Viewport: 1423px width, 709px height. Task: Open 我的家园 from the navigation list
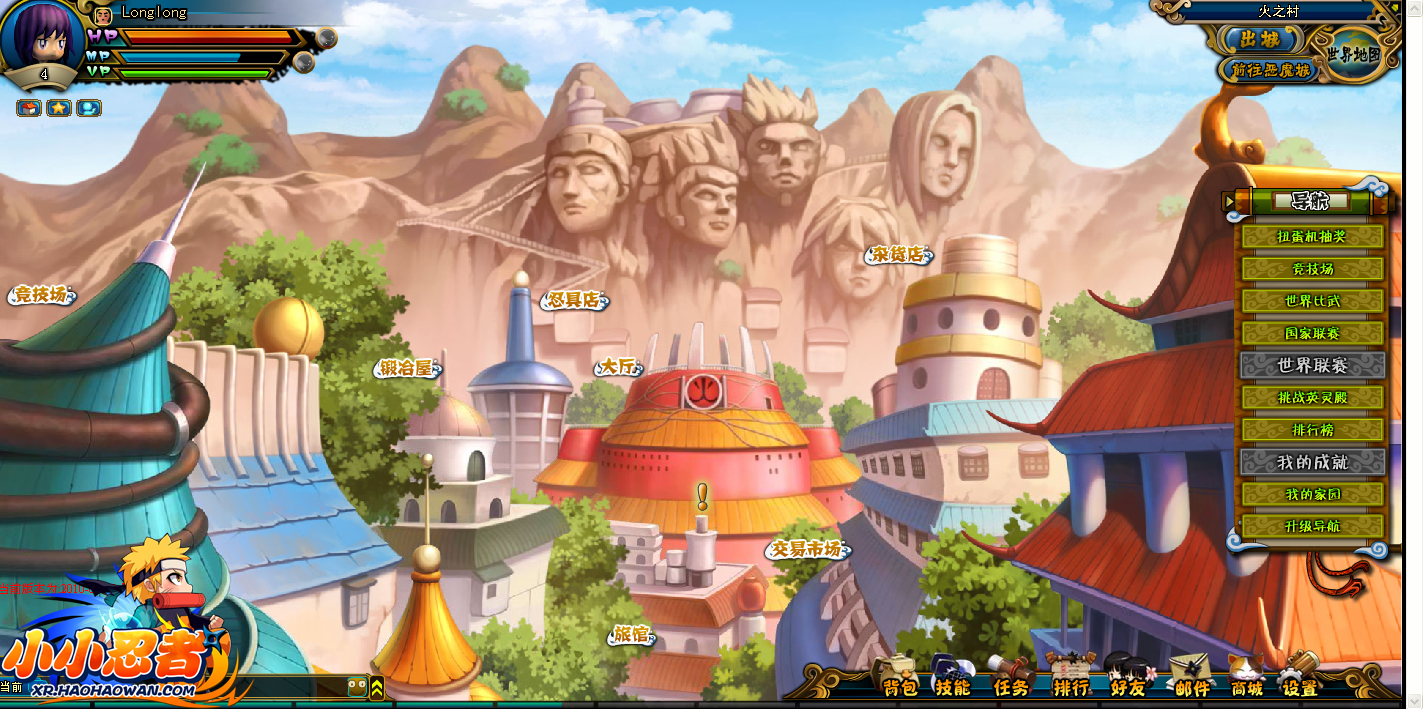1312,494
